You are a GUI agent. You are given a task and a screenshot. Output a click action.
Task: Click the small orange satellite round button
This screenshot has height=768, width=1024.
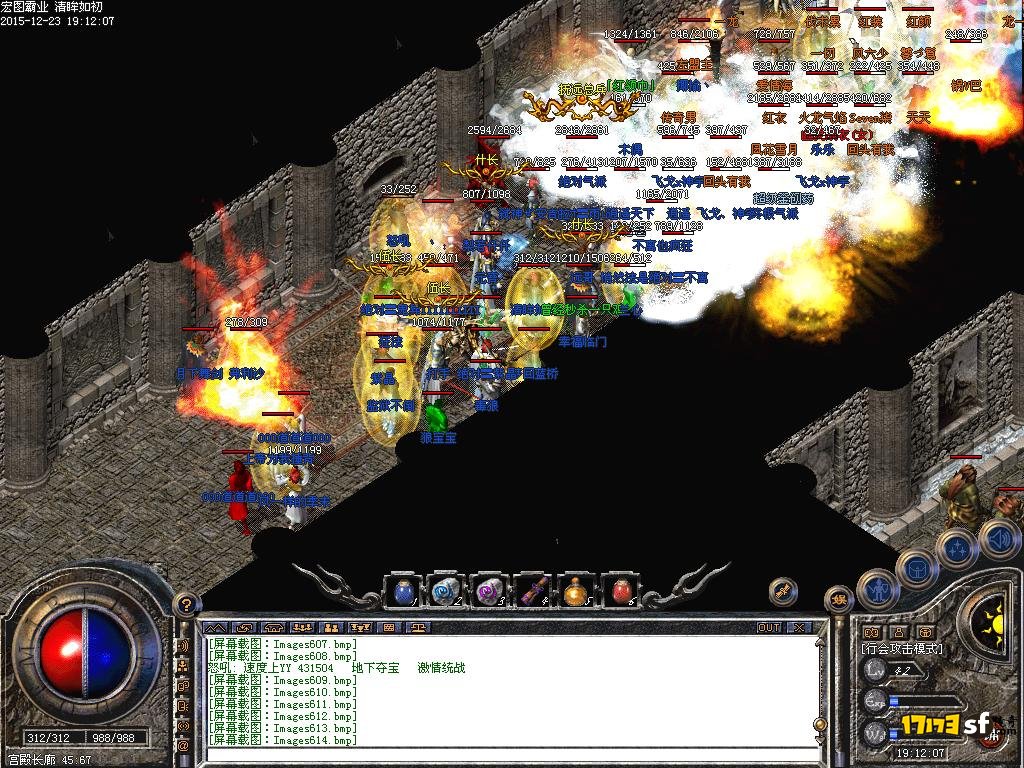tap(784, 592)
